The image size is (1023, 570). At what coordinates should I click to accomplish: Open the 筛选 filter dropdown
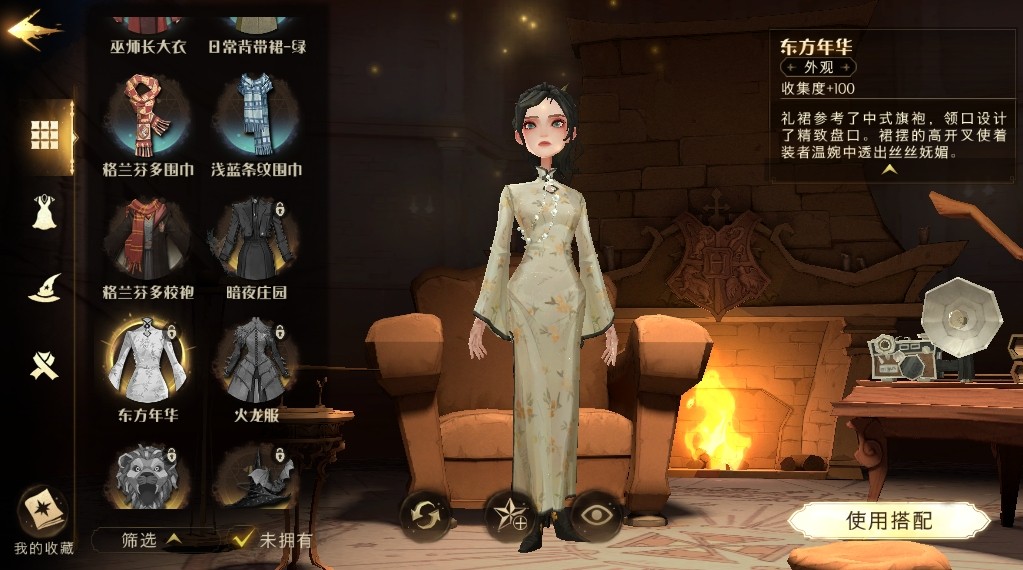152,540
